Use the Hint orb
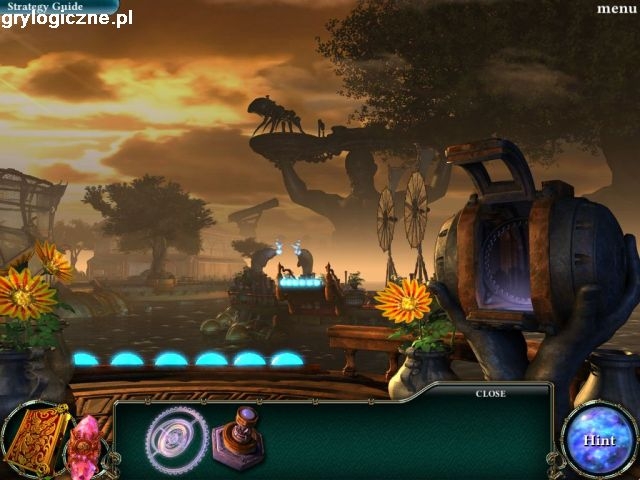The image size is (640, 480). (599, 439)
